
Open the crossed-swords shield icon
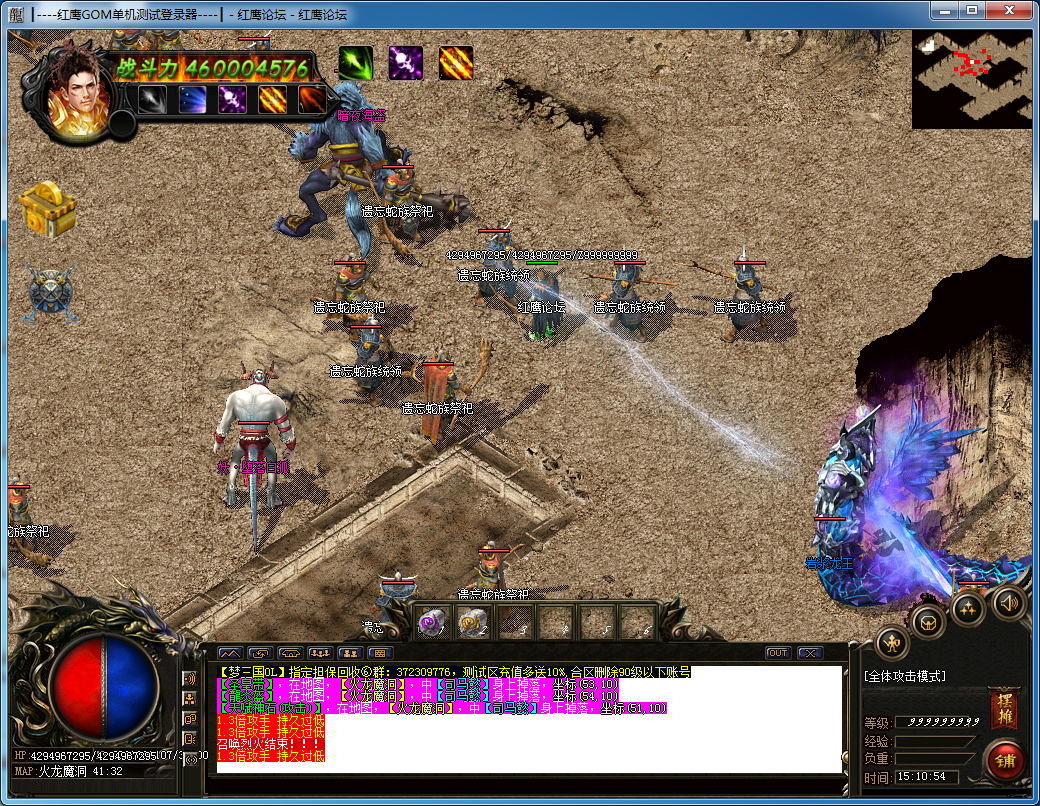coord(50,294)
